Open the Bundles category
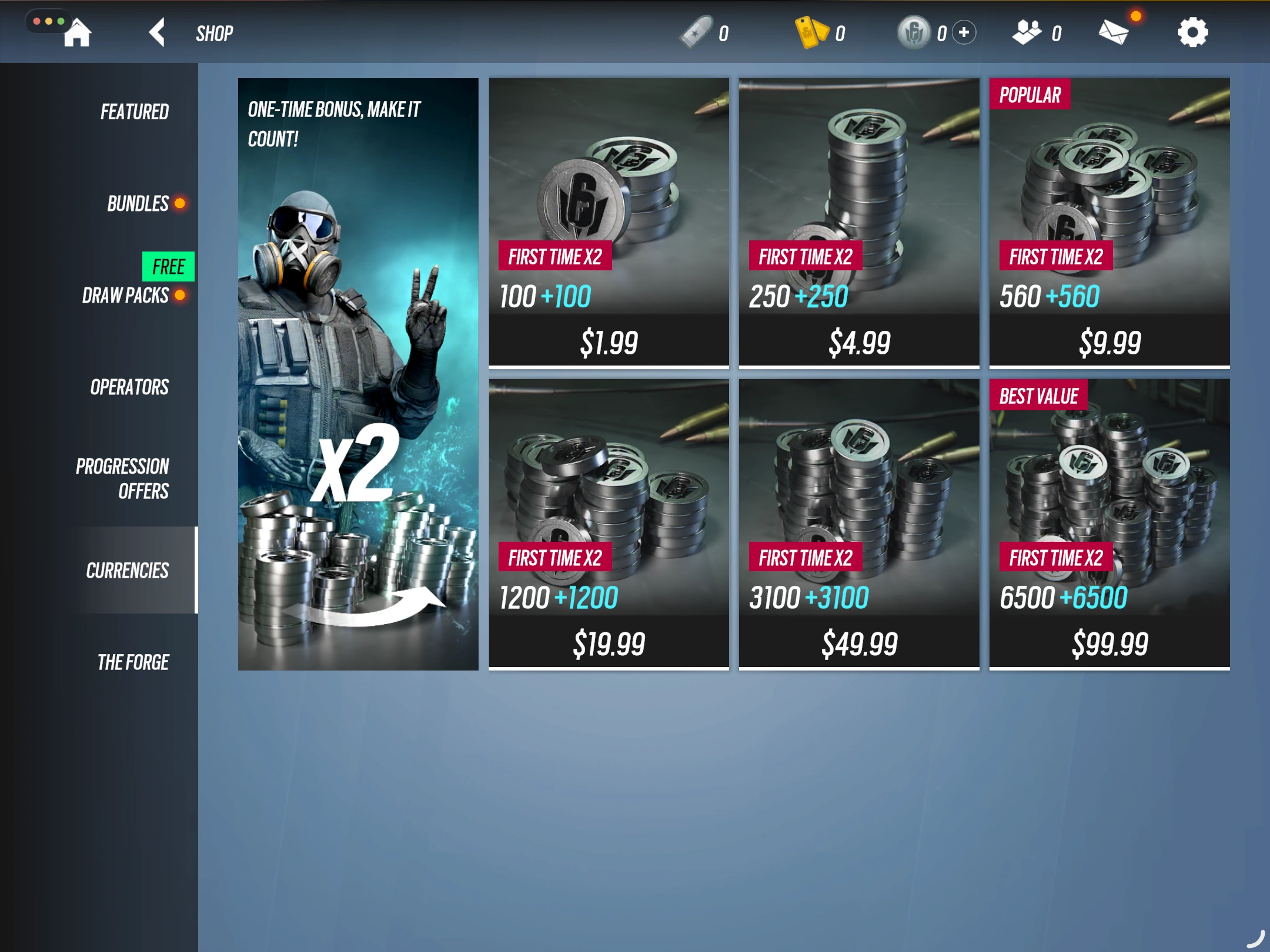The image size is (1270, 952). coord(138,204)
